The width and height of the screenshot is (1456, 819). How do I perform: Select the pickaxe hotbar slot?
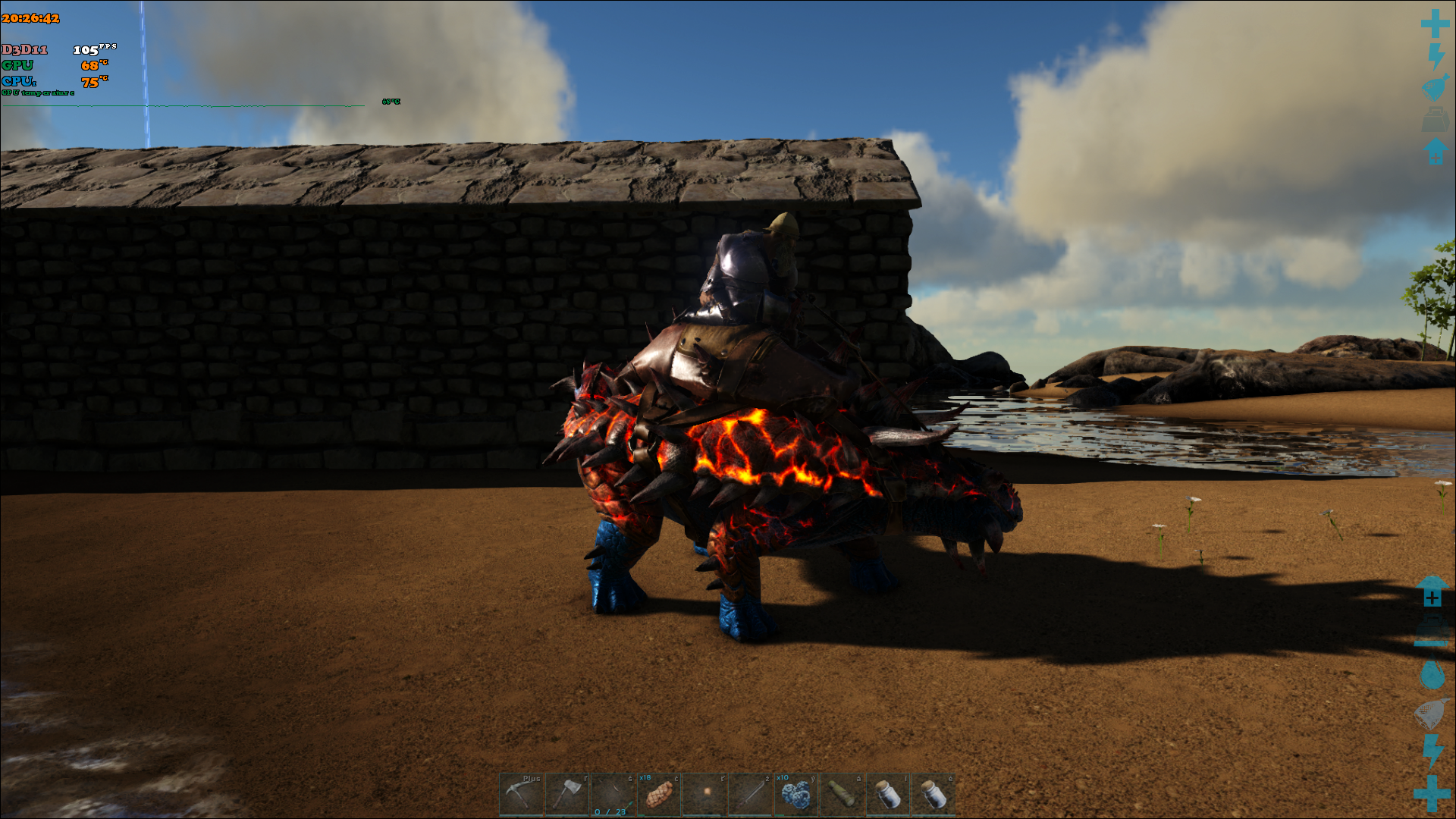[521, 794]
